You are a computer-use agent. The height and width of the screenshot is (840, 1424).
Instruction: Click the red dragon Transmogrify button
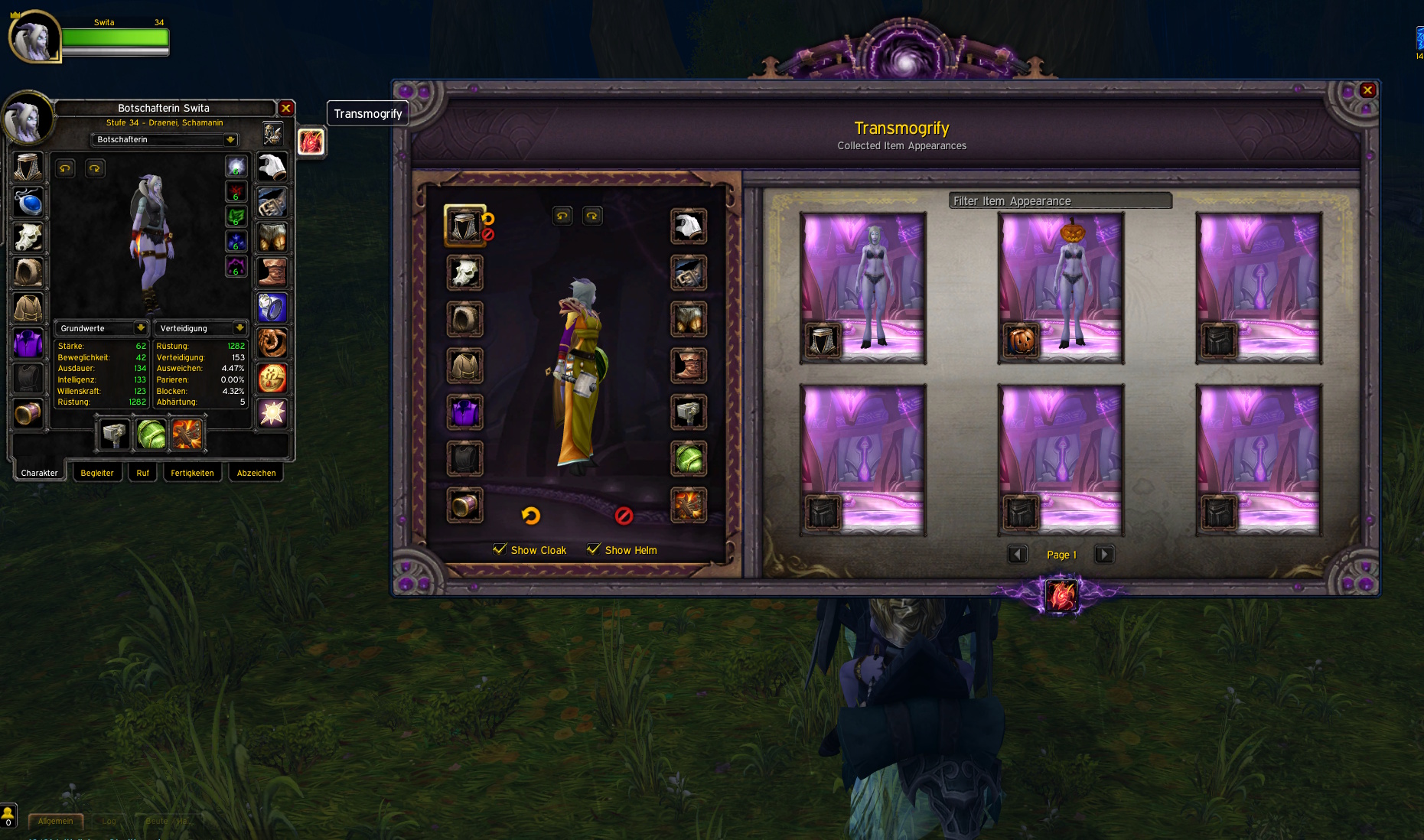click(311, 142)
